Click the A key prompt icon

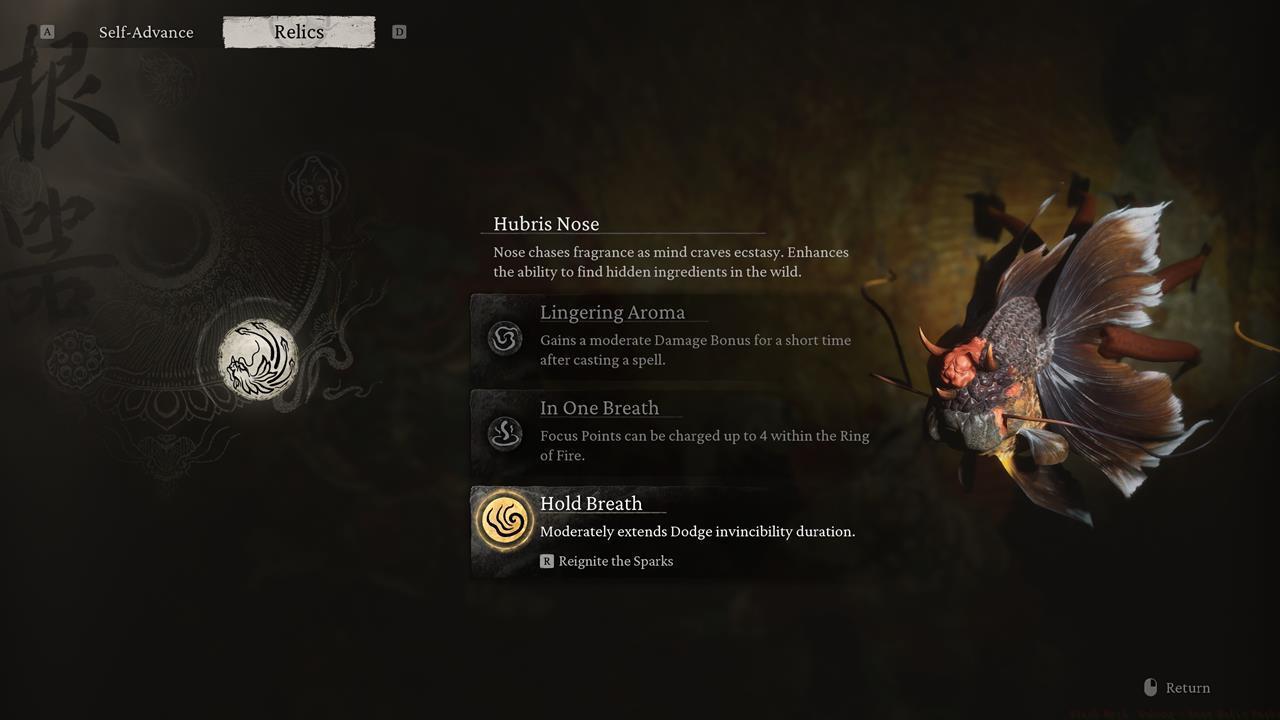[45, 31]
